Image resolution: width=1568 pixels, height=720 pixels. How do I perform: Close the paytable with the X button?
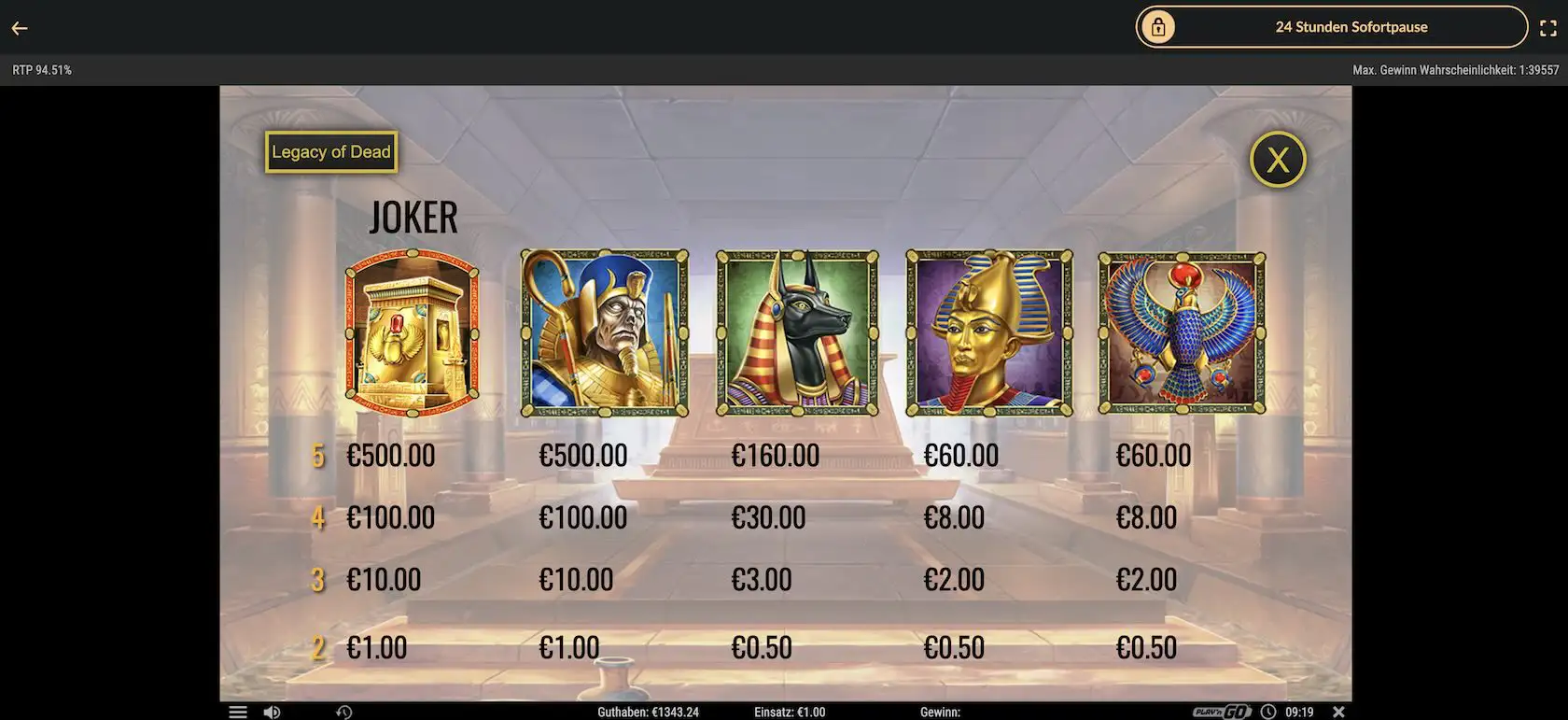(1277, 160)
